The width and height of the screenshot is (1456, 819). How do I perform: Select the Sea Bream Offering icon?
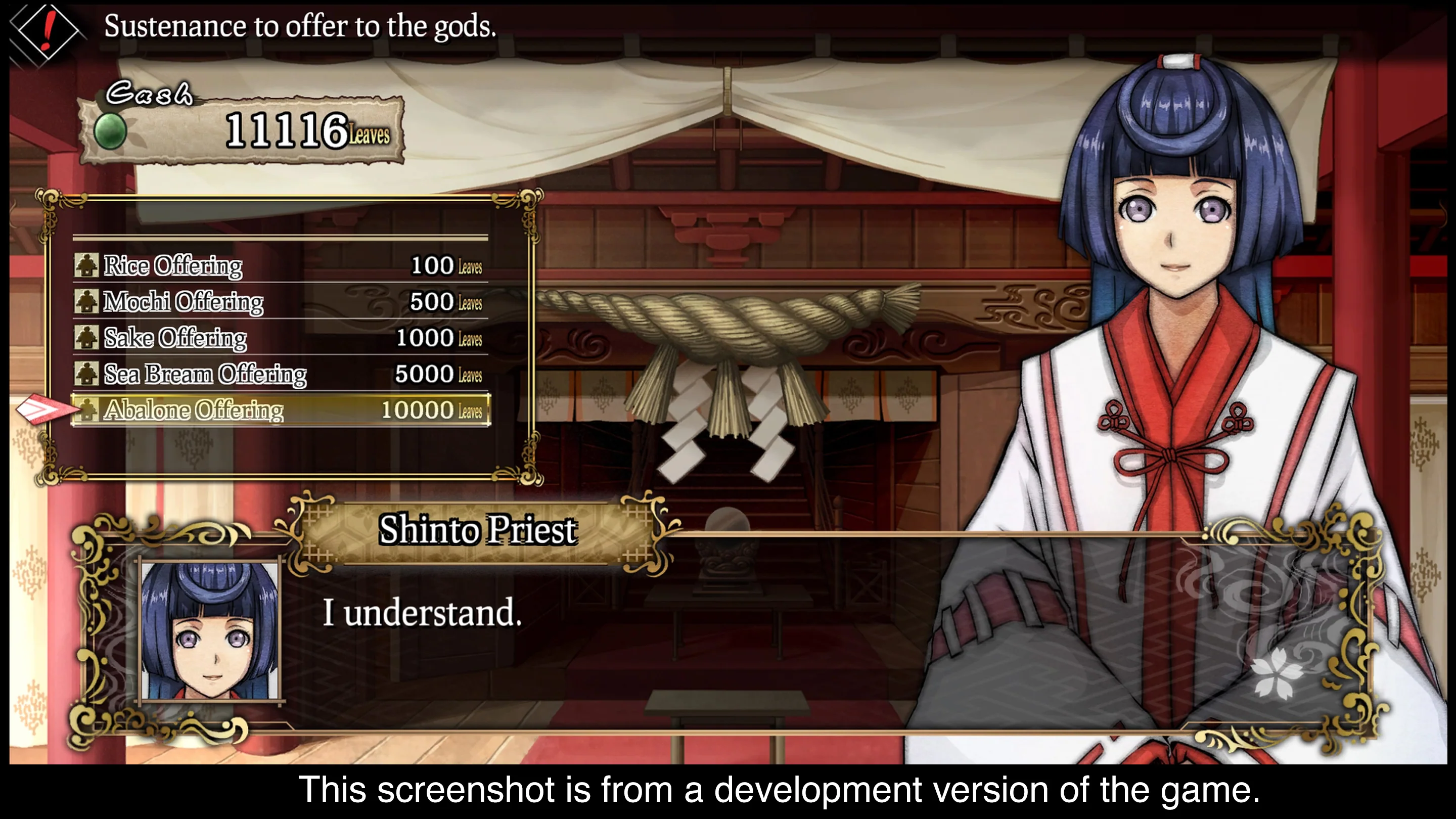87,374
